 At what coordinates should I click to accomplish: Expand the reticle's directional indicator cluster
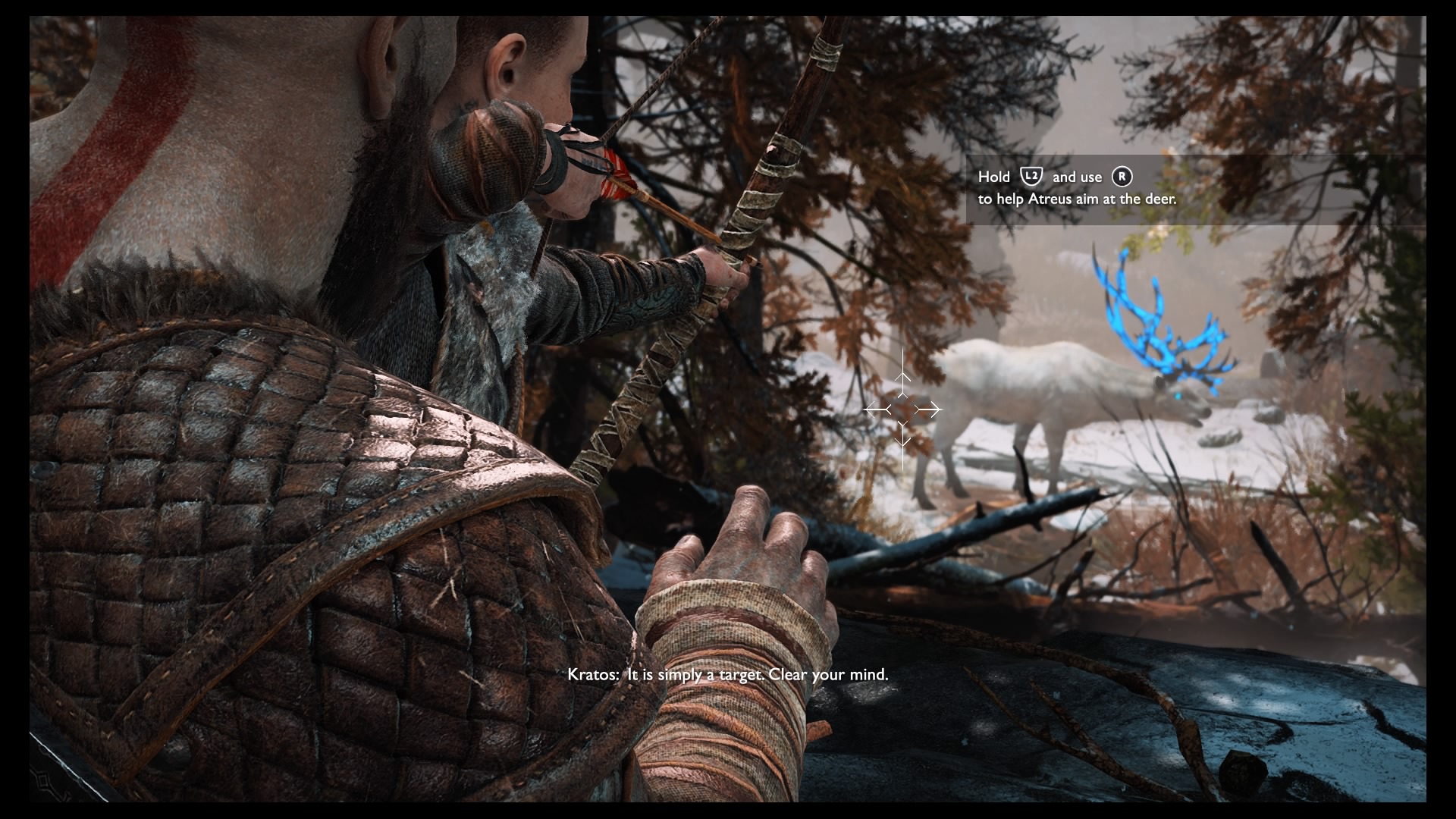902,409
